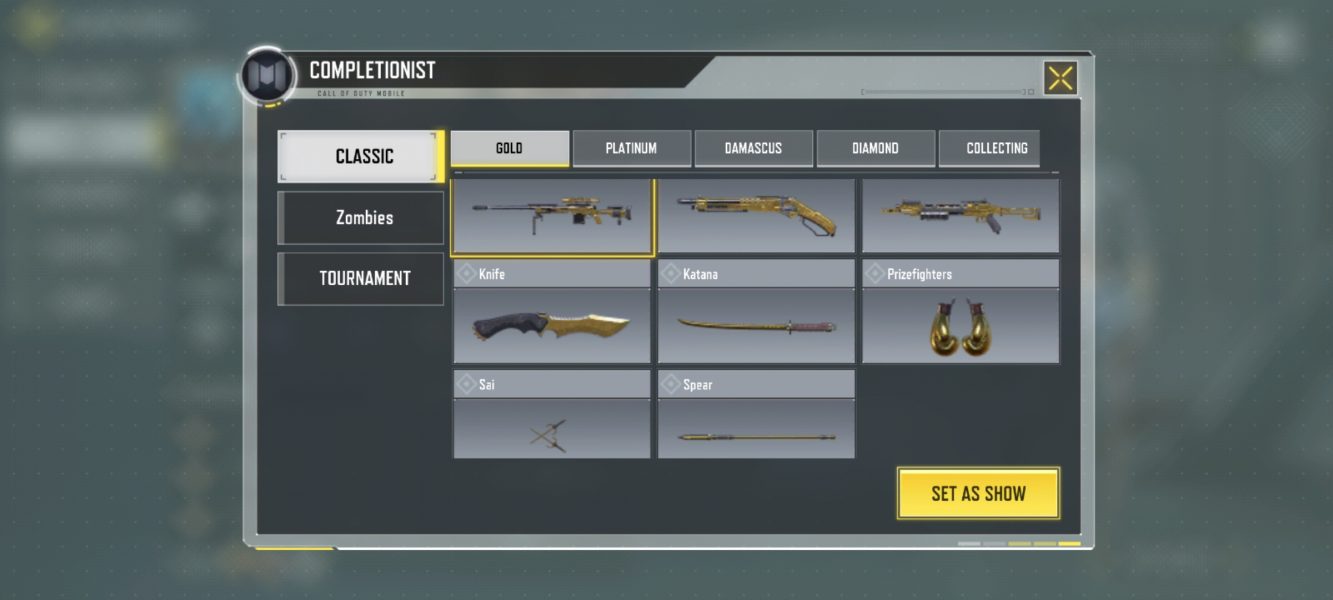Choose the gold shotgun tile
This screenshot has height=600, width=1333.
(756, 215)
